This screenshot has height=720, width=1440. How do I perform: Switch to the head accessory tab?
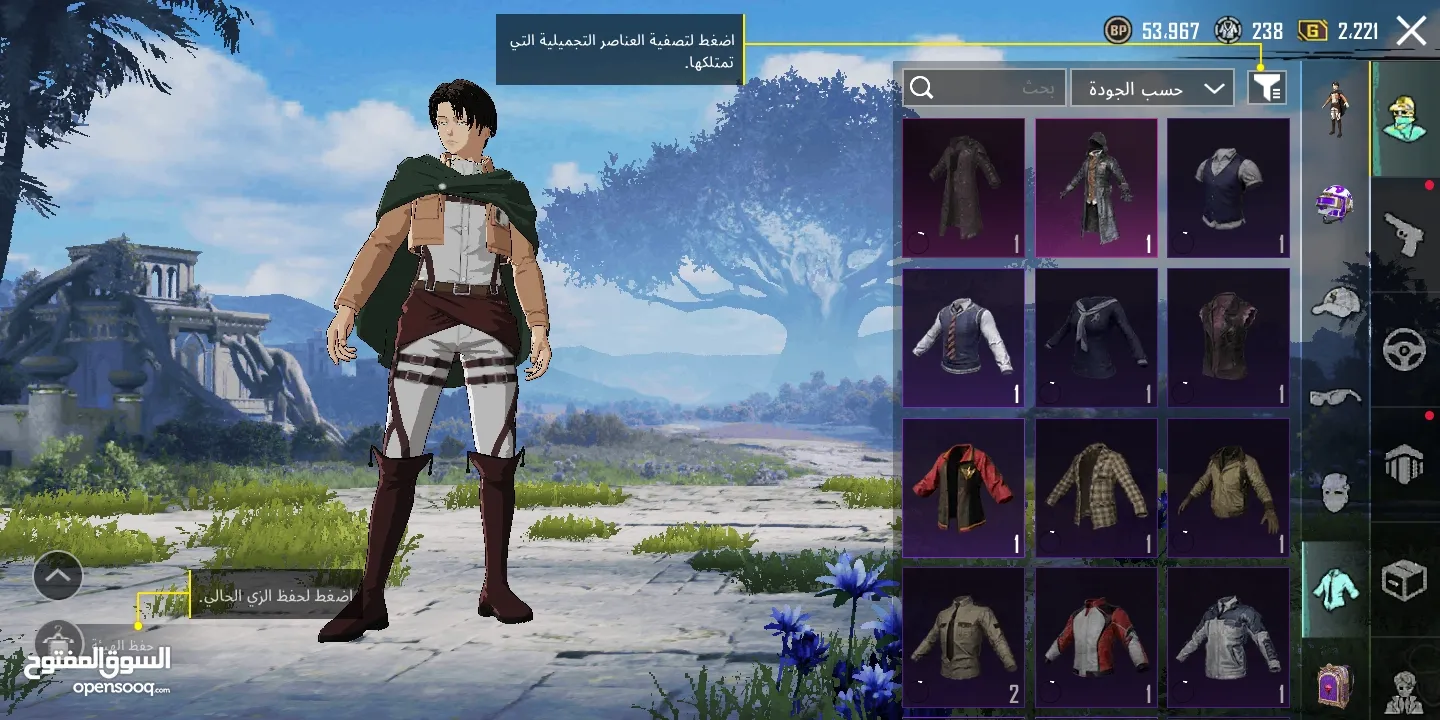pos(1405,115)
